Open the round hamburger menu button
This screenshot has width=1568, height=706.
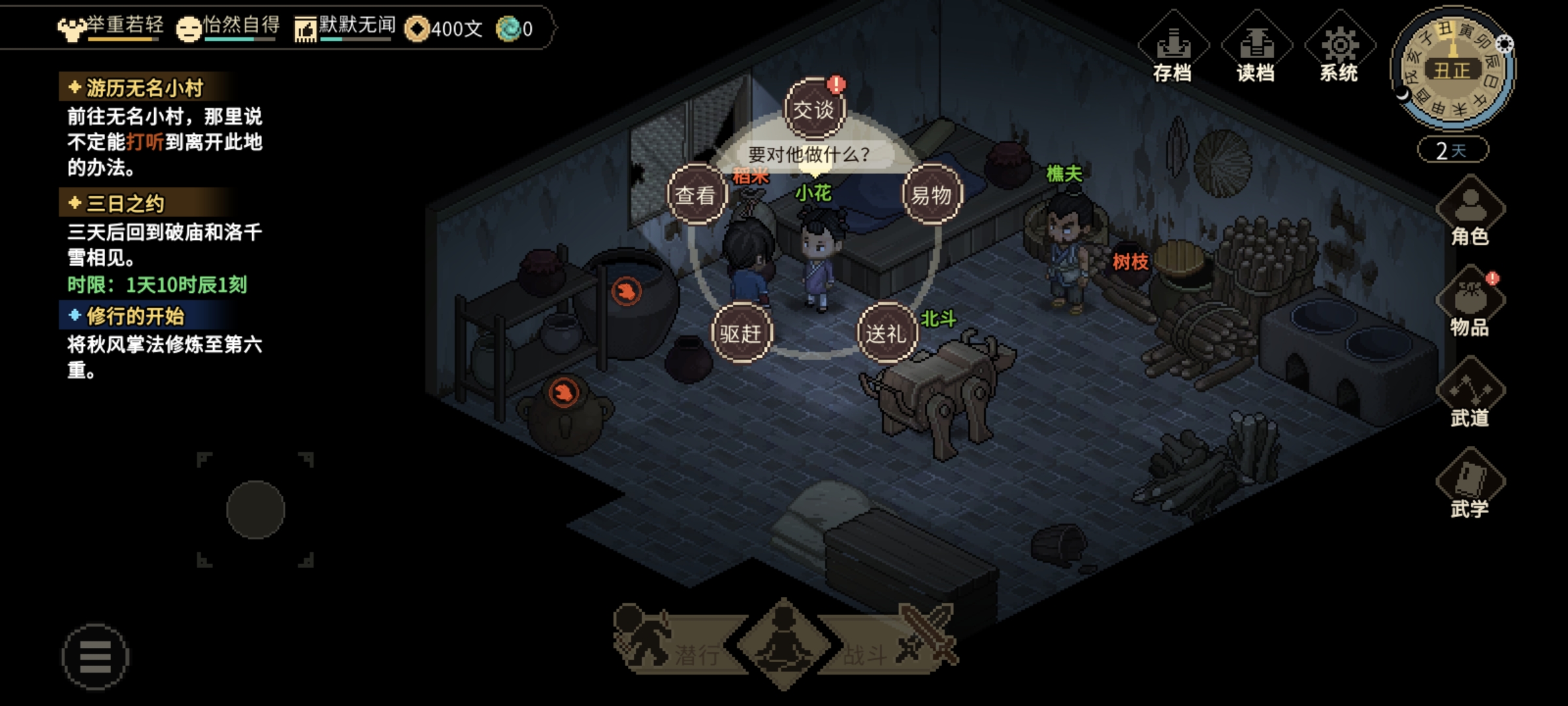(x=95, y=656)
